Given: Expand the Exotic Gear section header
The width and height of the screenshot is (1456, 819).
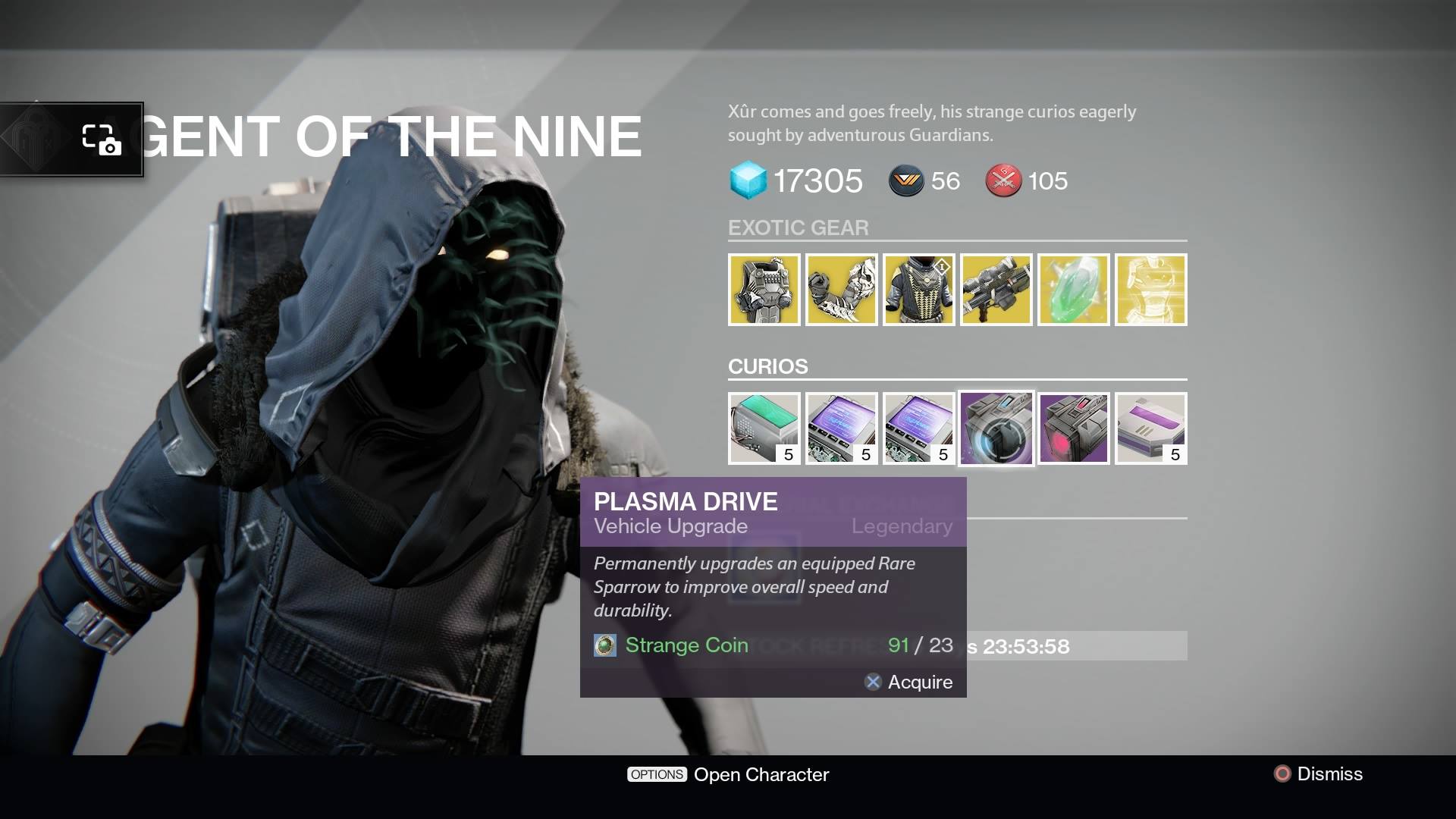Looking at the screenshot, I should (799, 227).
